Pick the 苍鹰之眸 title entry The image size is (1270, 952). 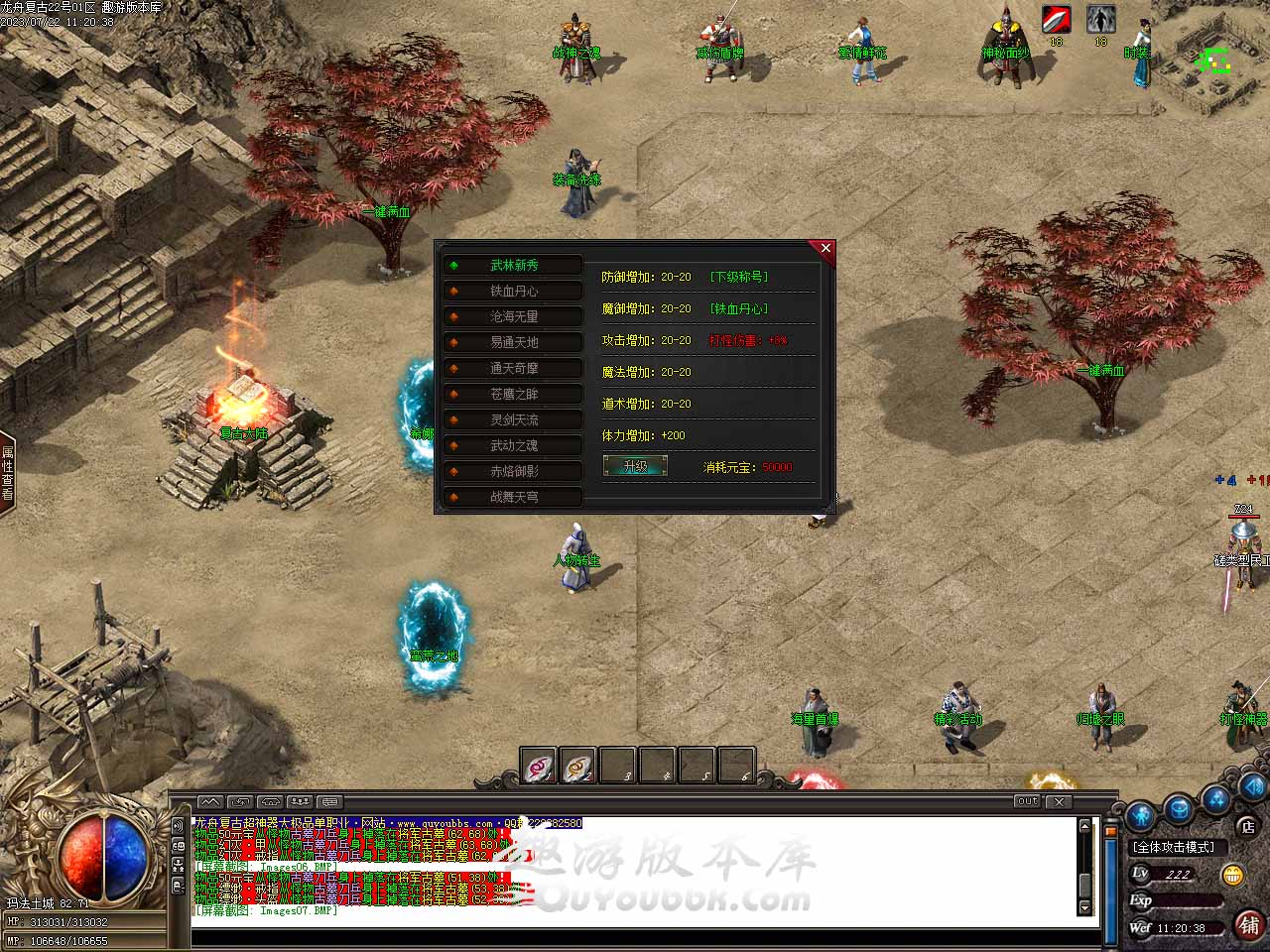pyautogui.click(x=513, y=394)
